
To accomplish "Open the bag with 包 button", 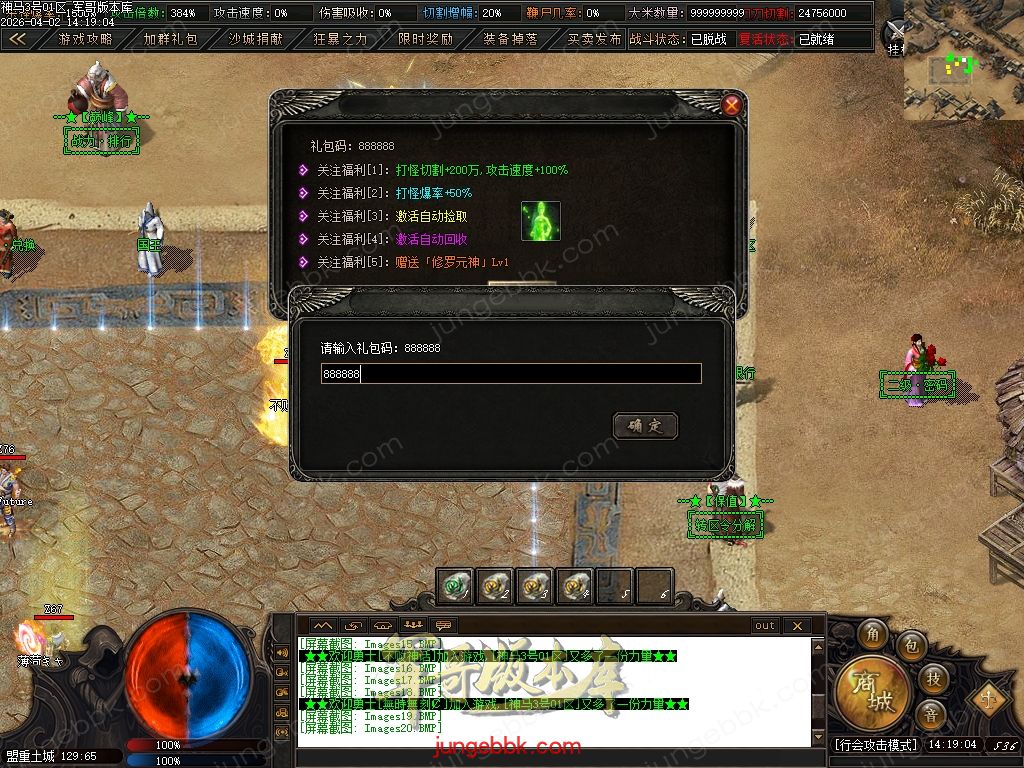I will [911, 645].
